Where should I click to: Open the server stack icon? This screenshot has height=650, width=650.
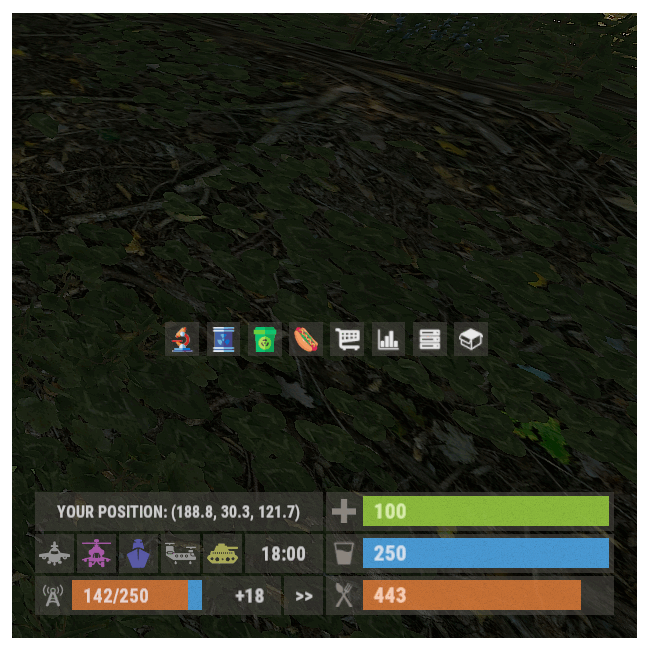429,340
